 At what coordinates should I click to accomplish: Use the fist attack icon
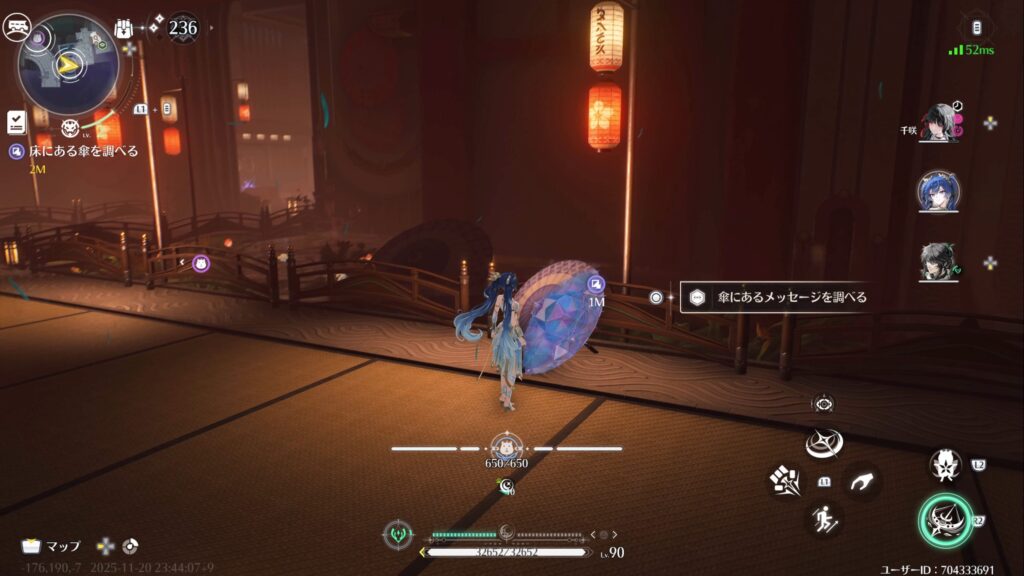click(x=784, y=481)
